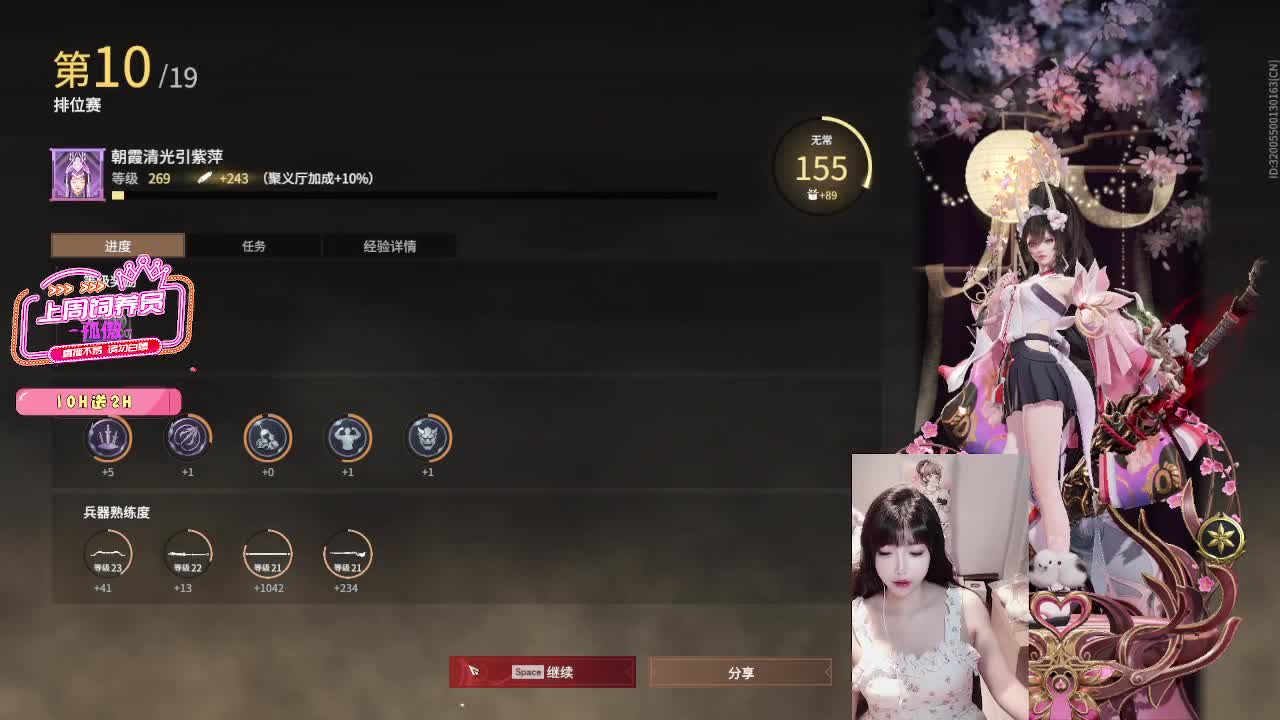Click the strength flex medal icon
Screen dimensions: 1280x720
tap(348, 438)
